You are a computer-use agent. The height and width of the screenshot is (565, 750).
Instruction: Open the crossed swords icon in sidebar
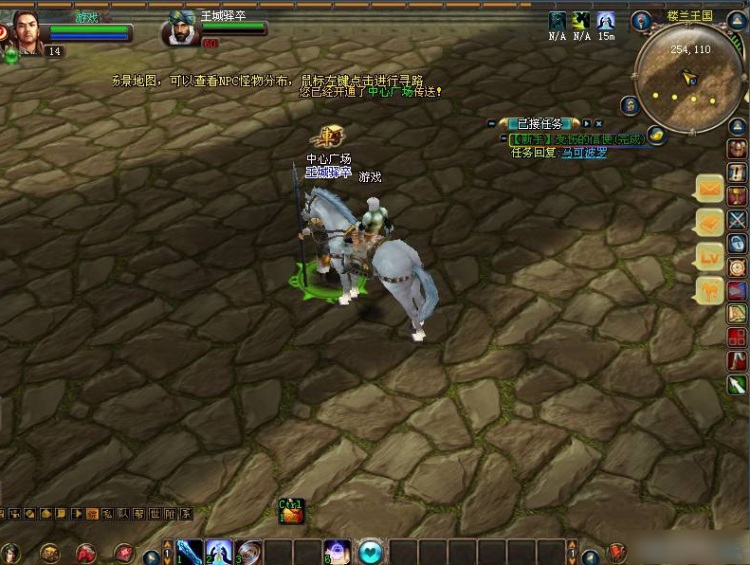(x=737, y=219)
